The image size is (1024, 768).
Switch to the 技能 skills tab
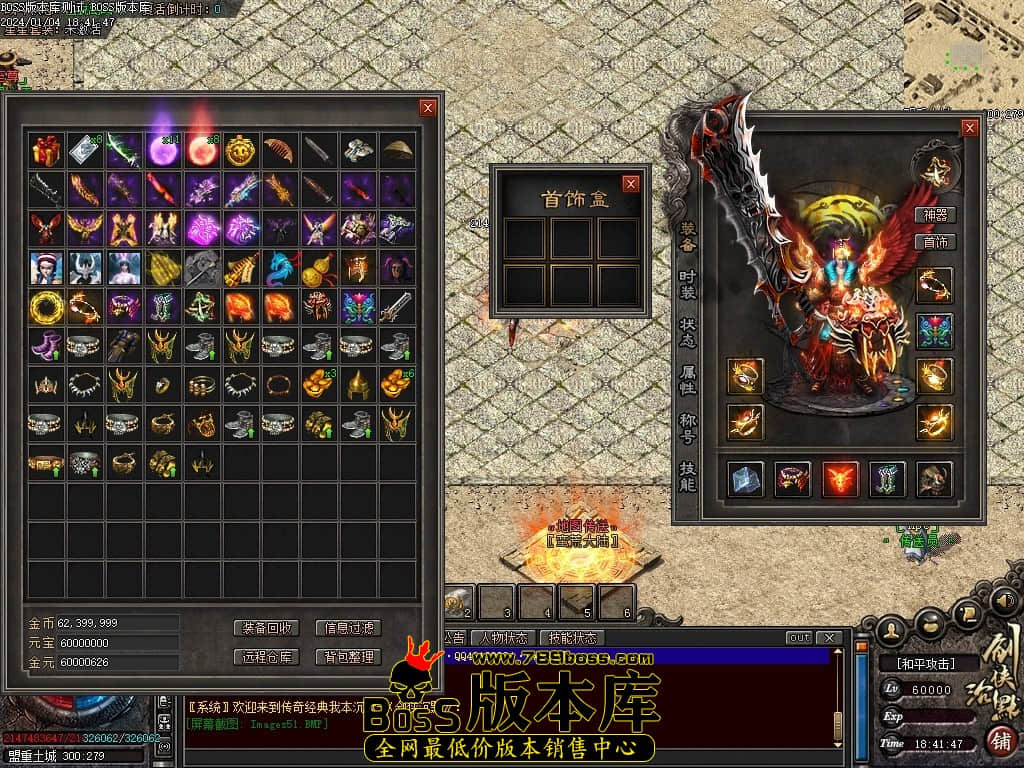[x=688, y=476]
